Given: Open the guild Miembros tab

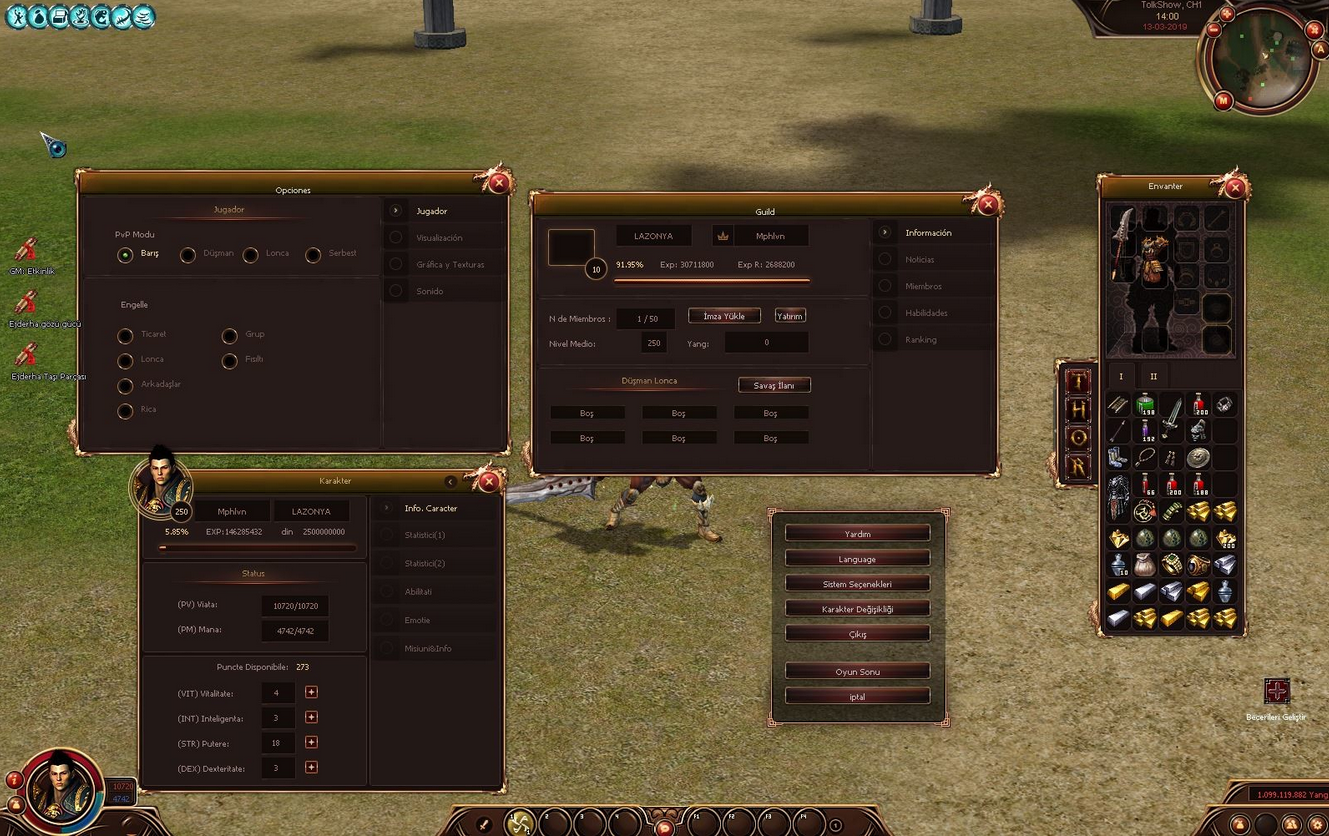Looking at the screenshot, I should [x=923, y=286].
